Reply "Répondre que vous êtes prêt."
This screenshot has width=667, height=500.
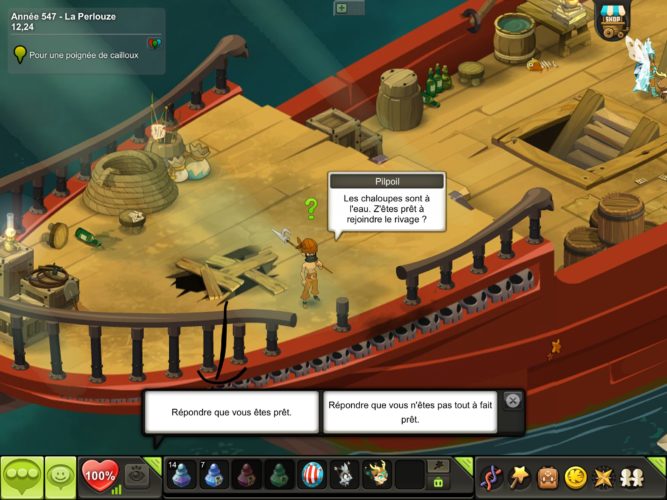[x=232, y=412]
